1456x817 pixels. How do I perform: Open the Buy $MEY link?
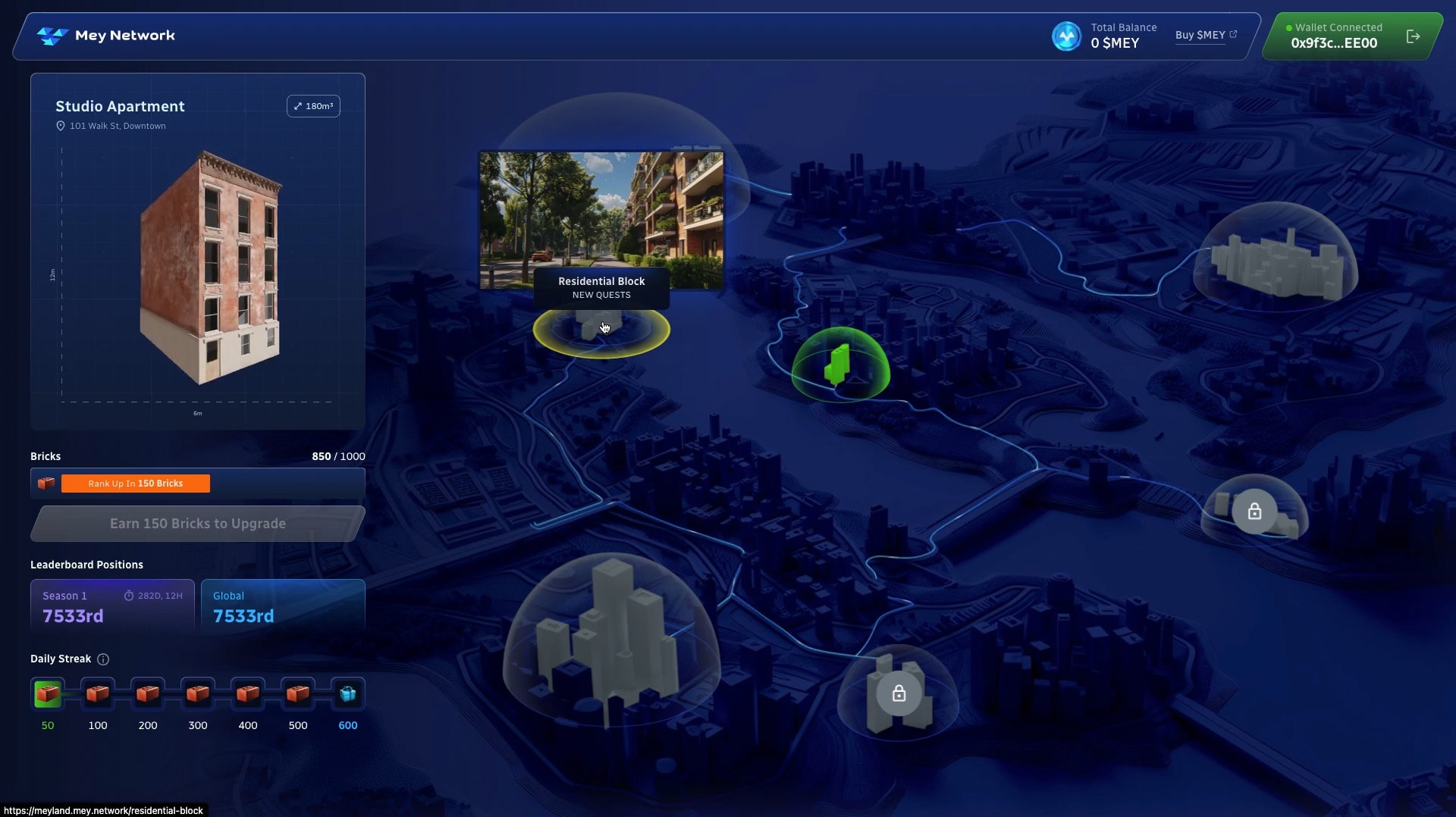1205,36
